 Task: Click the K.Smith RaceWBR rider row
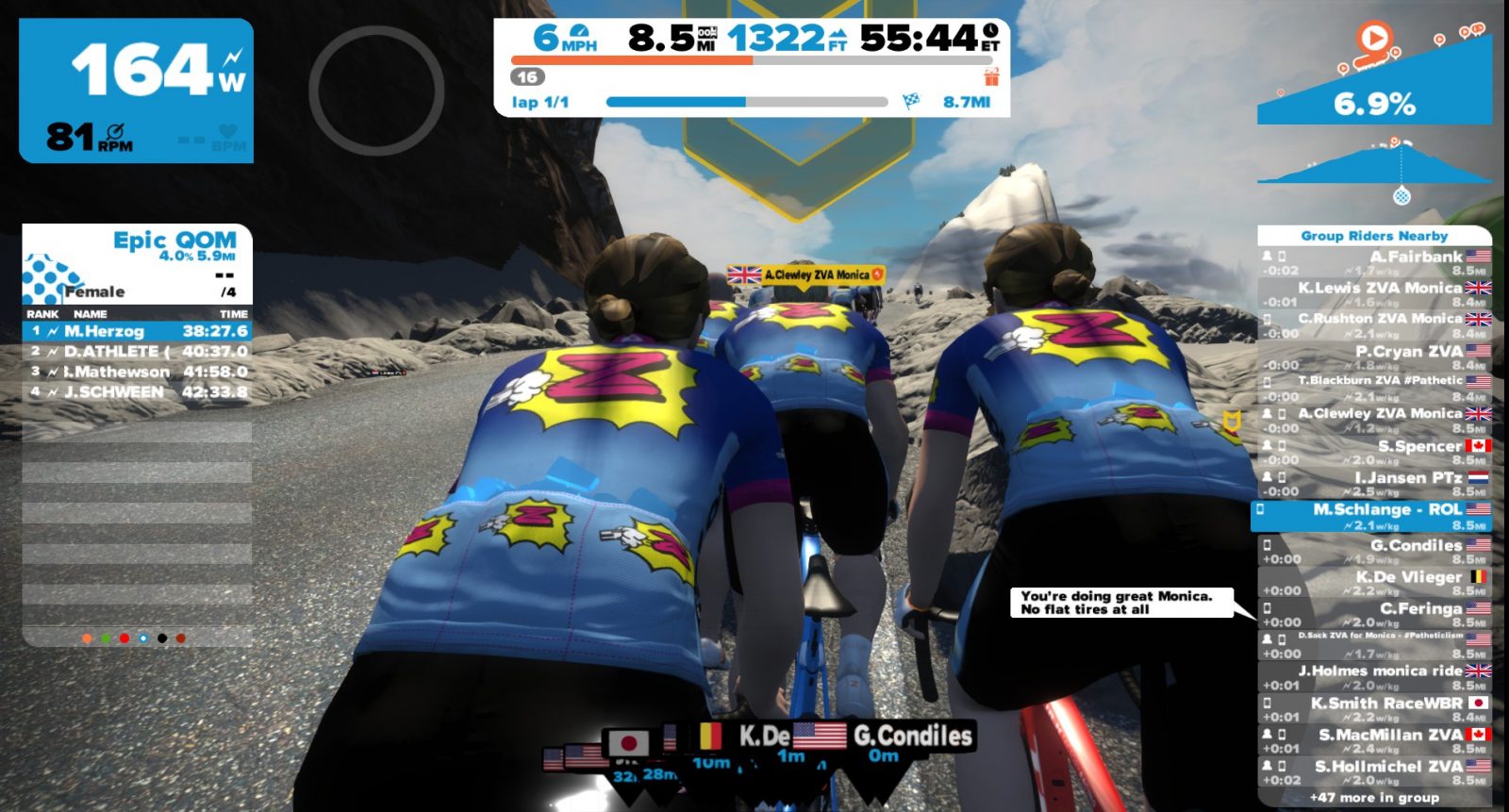point(1375,709)
